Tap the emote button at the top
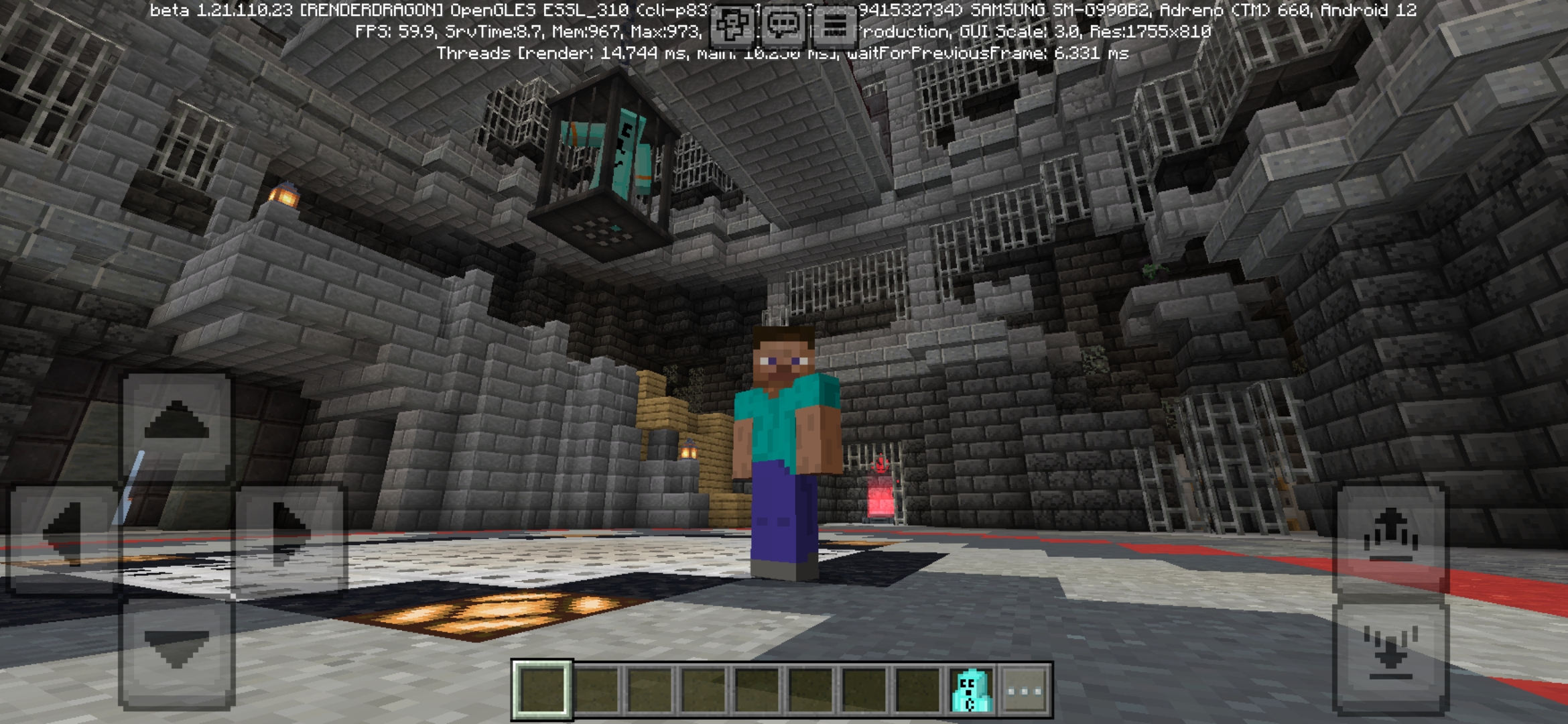This screenshot has height=724, width=1568. click(732, 27)
